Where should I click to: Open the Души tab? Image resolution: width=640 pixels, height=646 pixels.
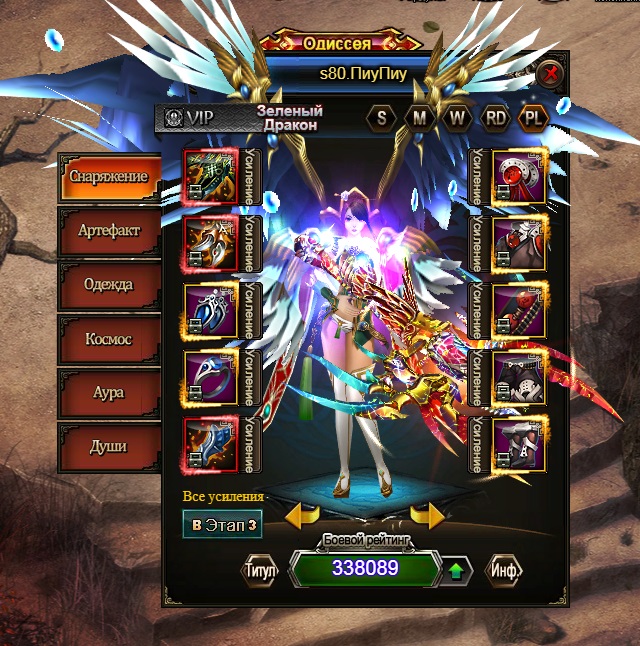[108, 446]
